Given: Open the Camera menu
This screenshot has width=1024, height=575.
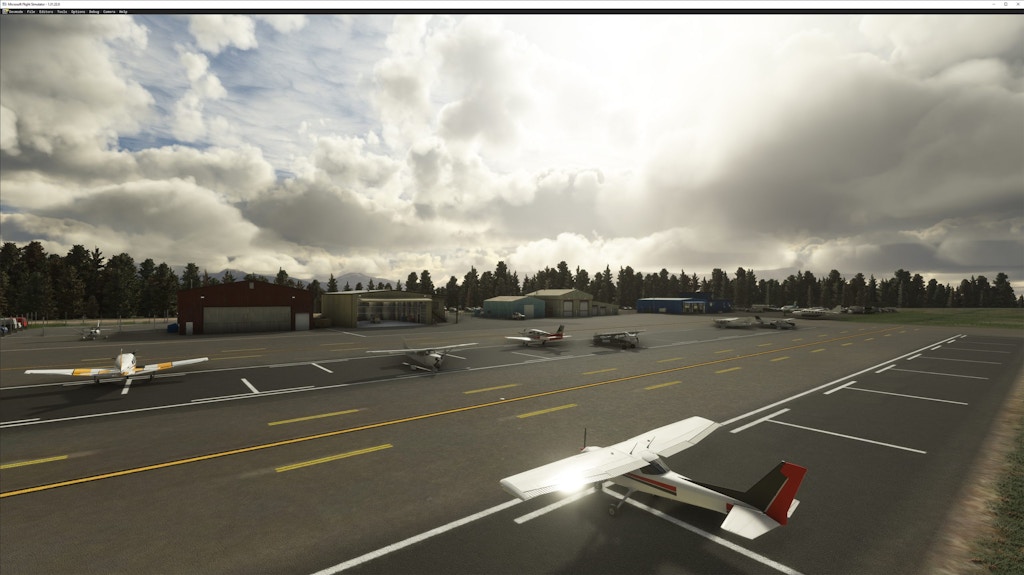Looking at the screenshot, I should click(109, 11).
